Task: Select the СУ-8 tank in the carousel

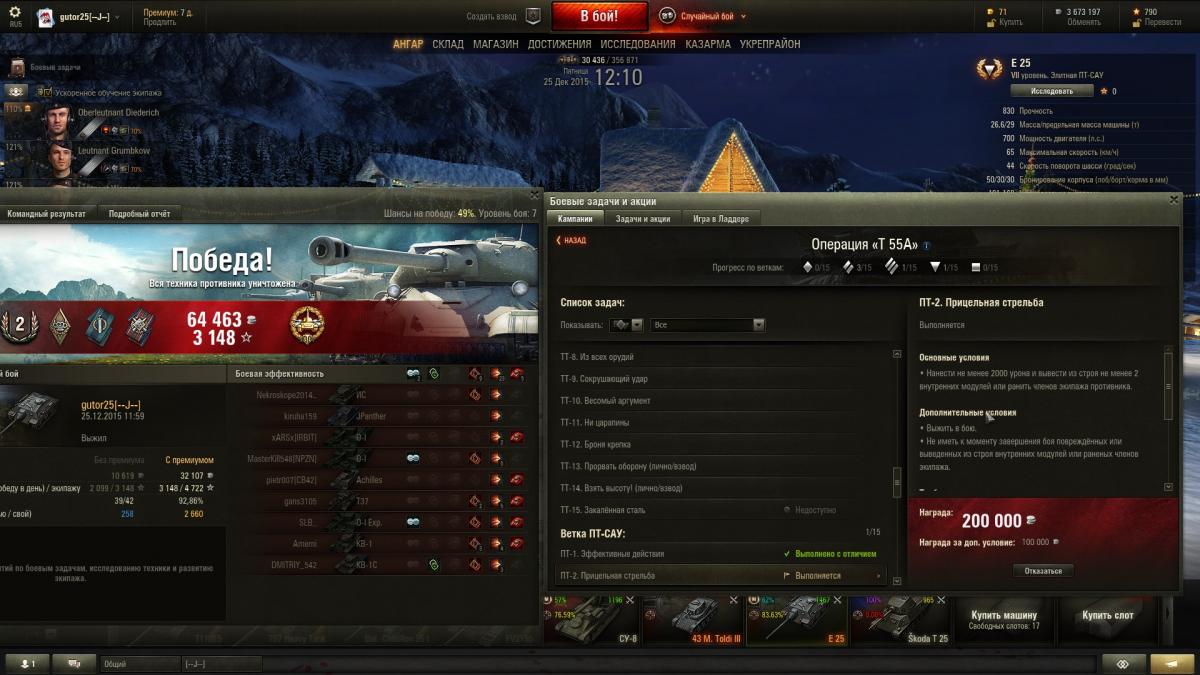Action: click(593, 620)
